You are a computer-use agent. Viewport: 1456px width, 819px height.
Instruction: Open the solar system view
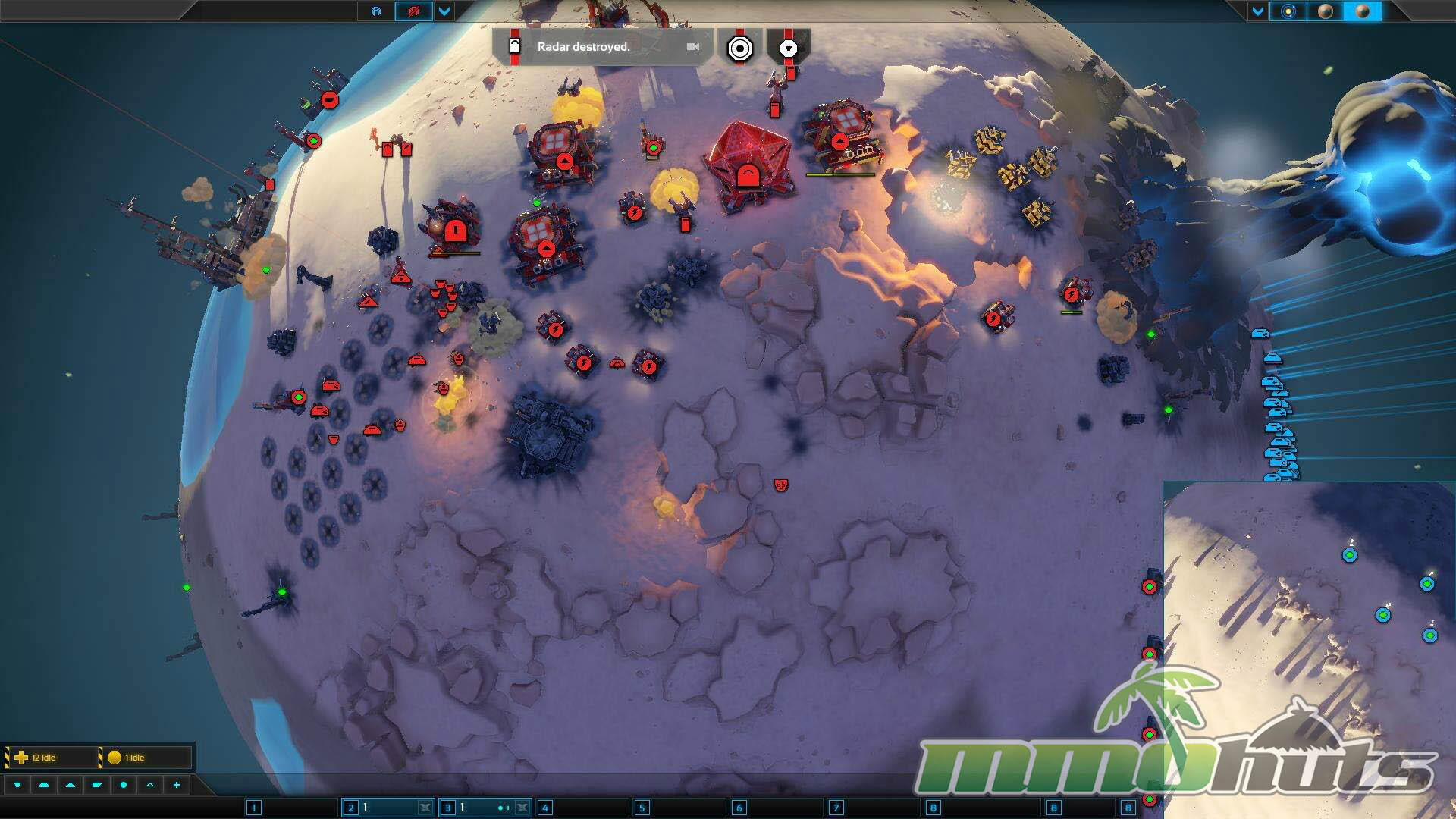(1288, 11)
